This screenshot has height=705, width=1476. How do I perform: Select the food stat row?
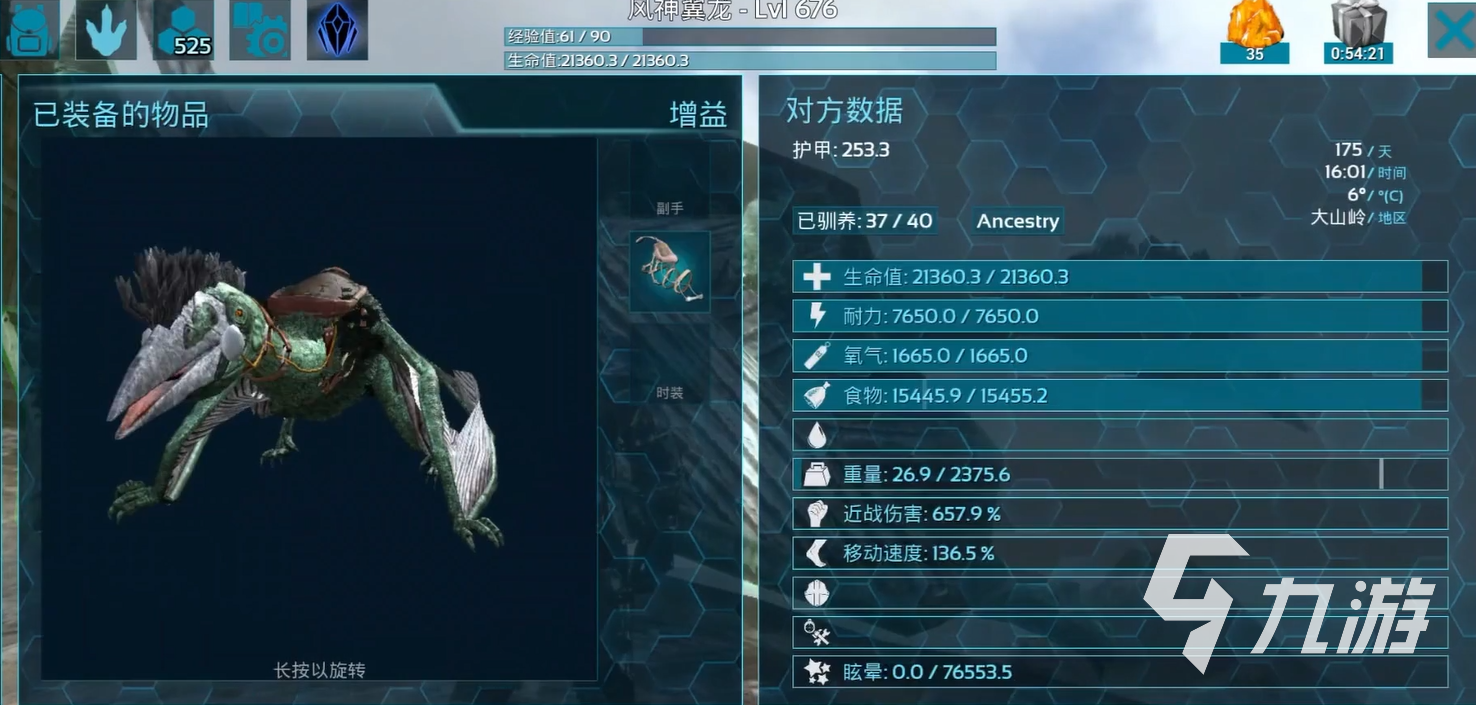(1119, 395)
